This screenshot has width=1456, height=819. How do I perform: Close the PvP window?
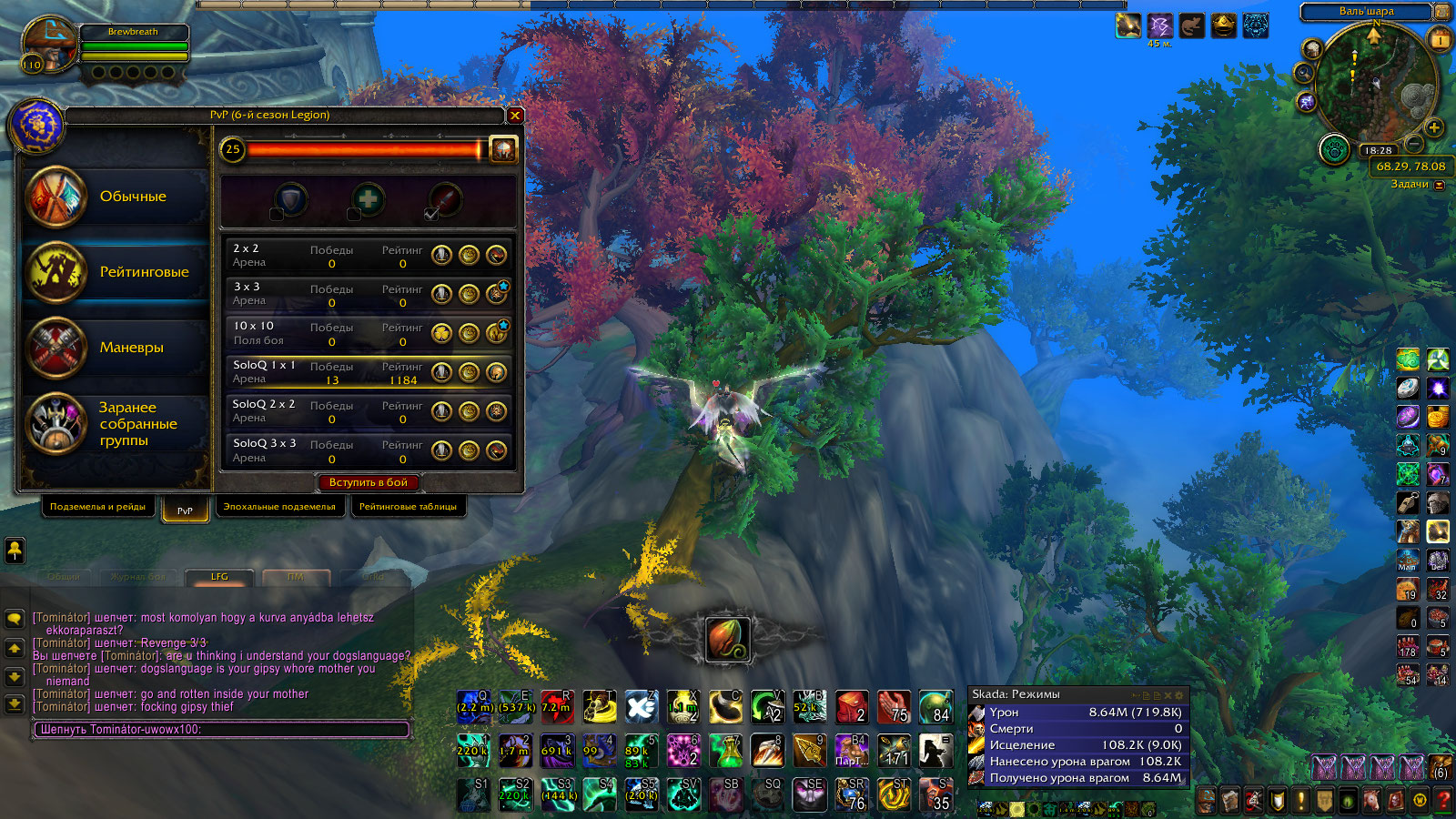click(x=515, y=116)
